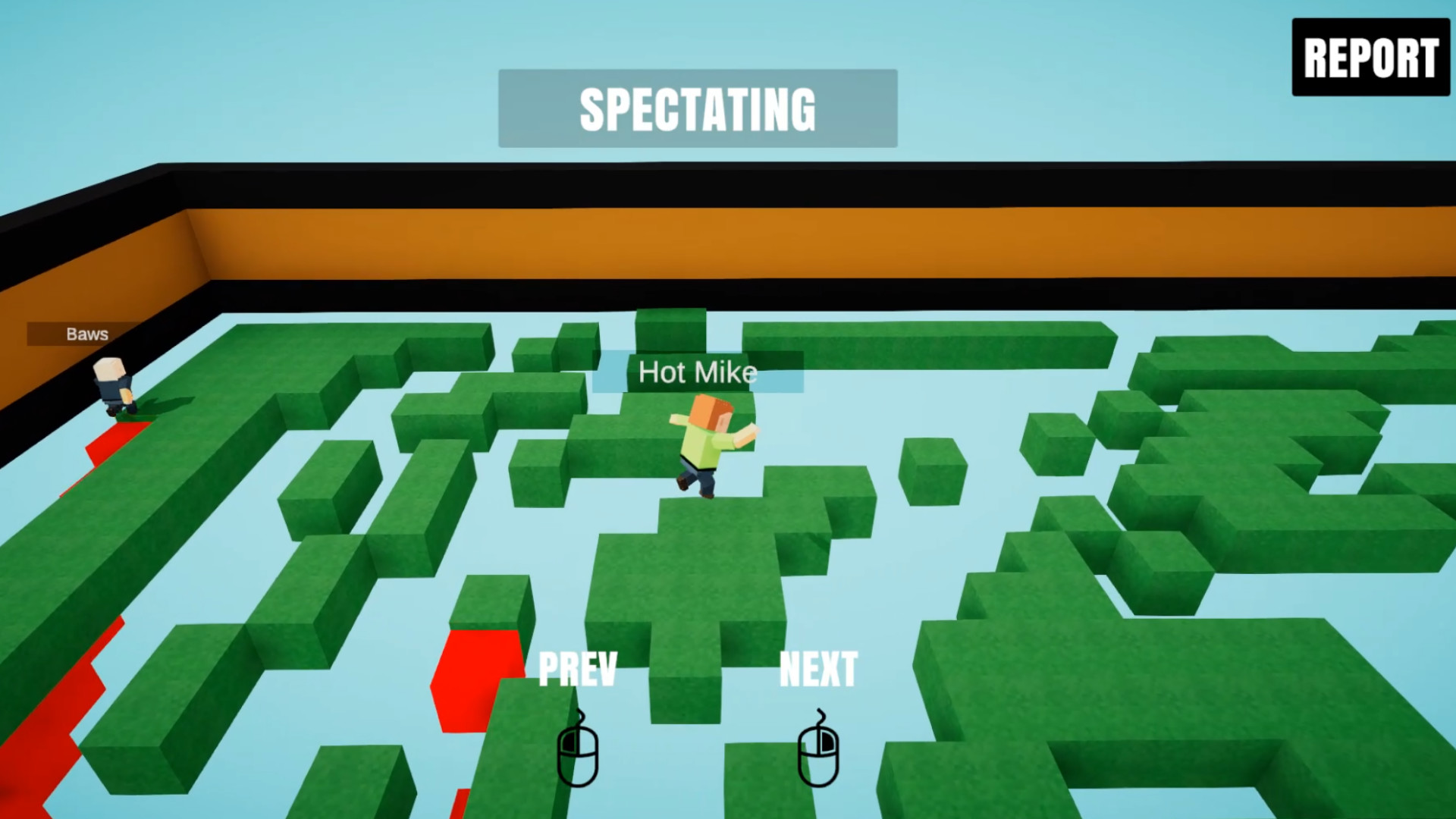Viewport: 1456px width, 819px height.
Task: Toggle spectating mode via SPECTATING header
Action: coord(698,110)
